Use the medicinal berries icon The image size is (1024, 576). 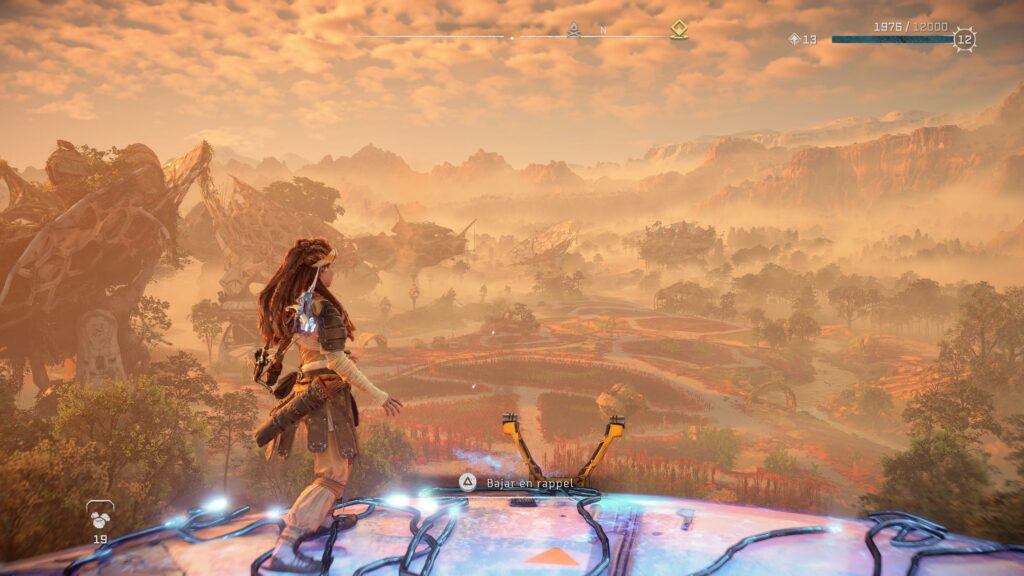[100, 515]
